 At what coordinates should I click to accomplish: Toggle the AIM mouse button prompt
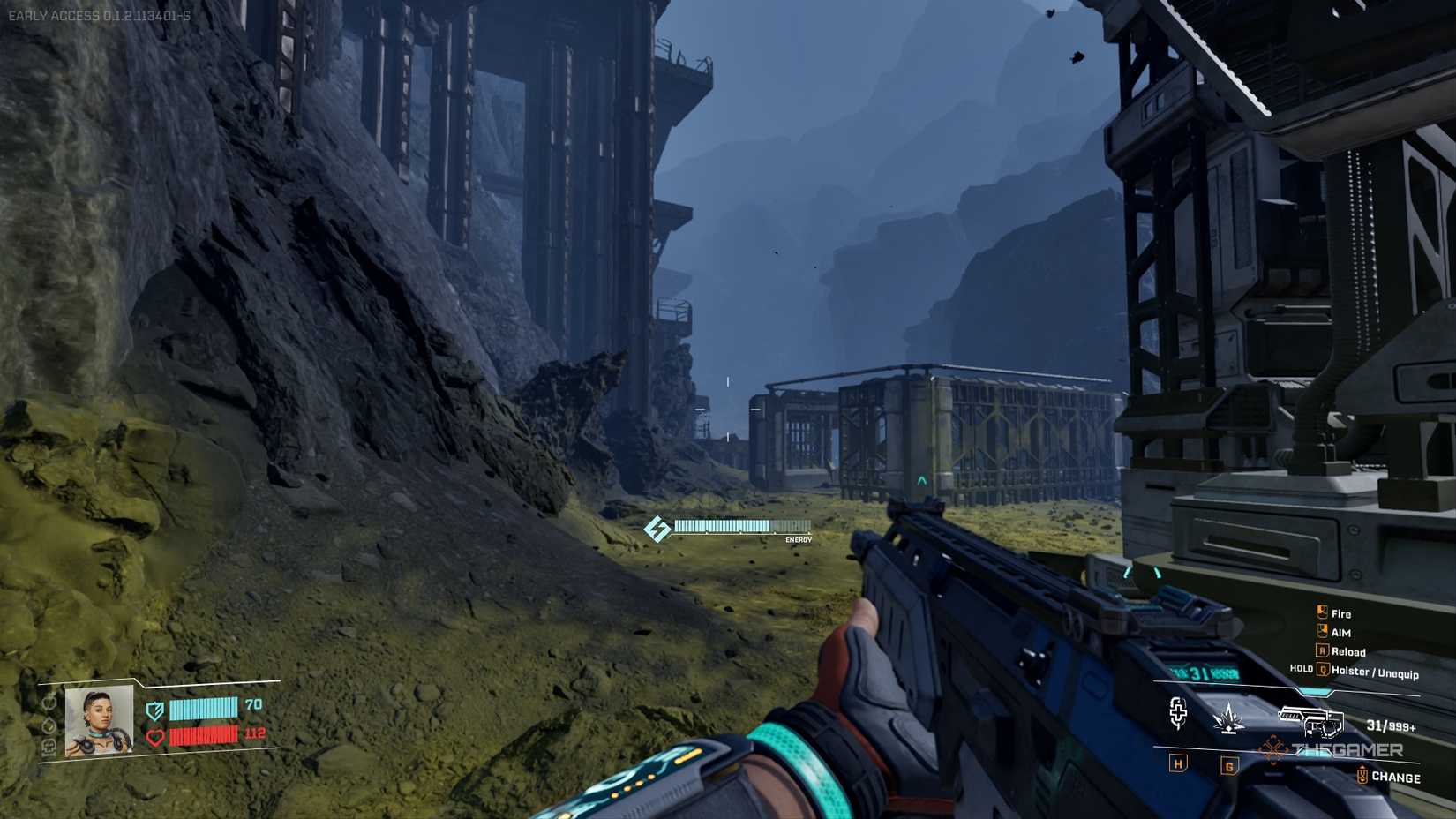pos(1322,631)
